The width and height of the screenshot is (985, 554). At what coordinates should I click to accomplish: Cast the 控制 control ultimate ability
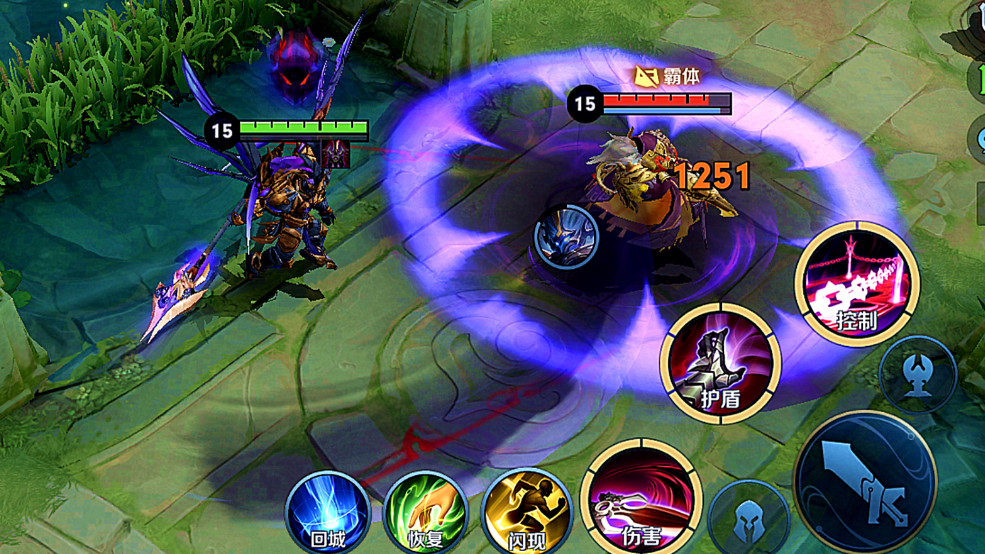point(857,283)
